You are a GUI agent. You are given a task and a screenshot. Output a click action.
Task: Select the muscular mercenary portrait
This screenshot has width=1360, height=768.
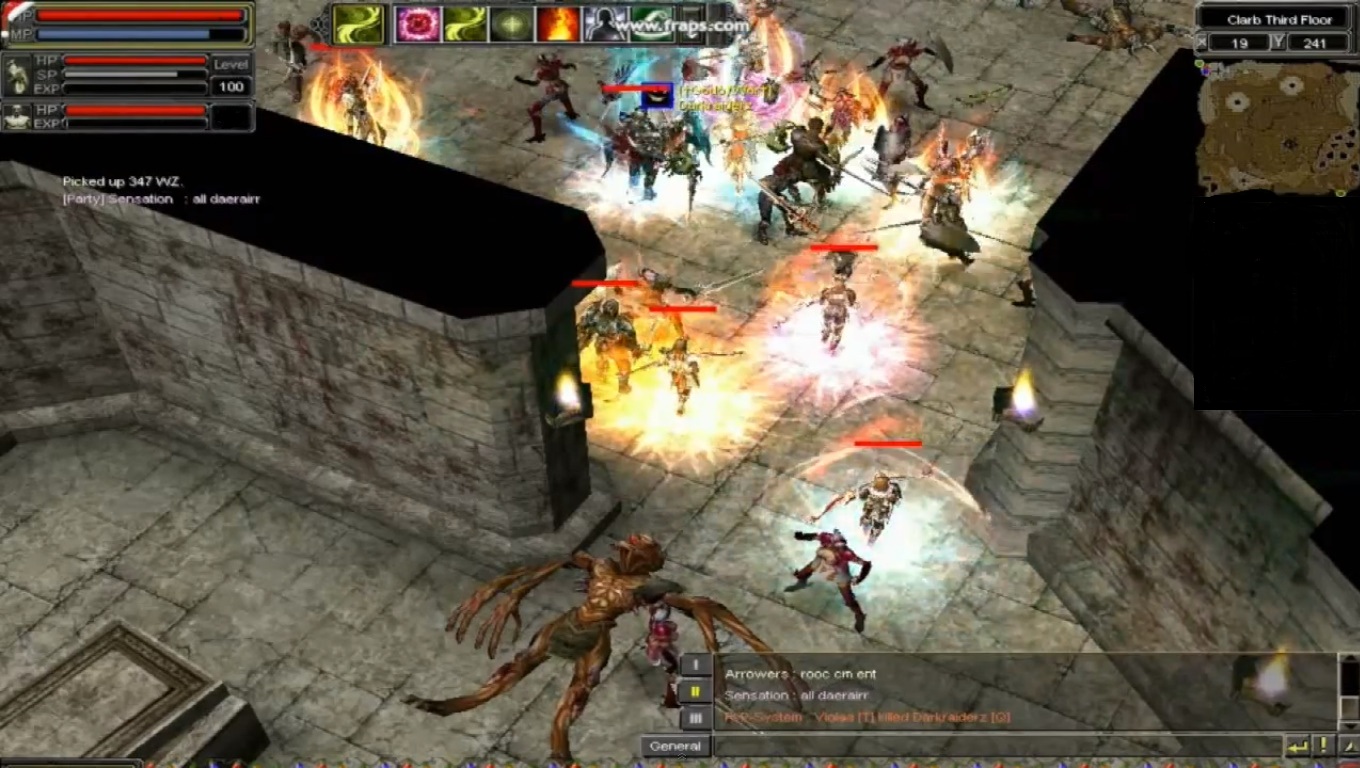pos(18,117)
